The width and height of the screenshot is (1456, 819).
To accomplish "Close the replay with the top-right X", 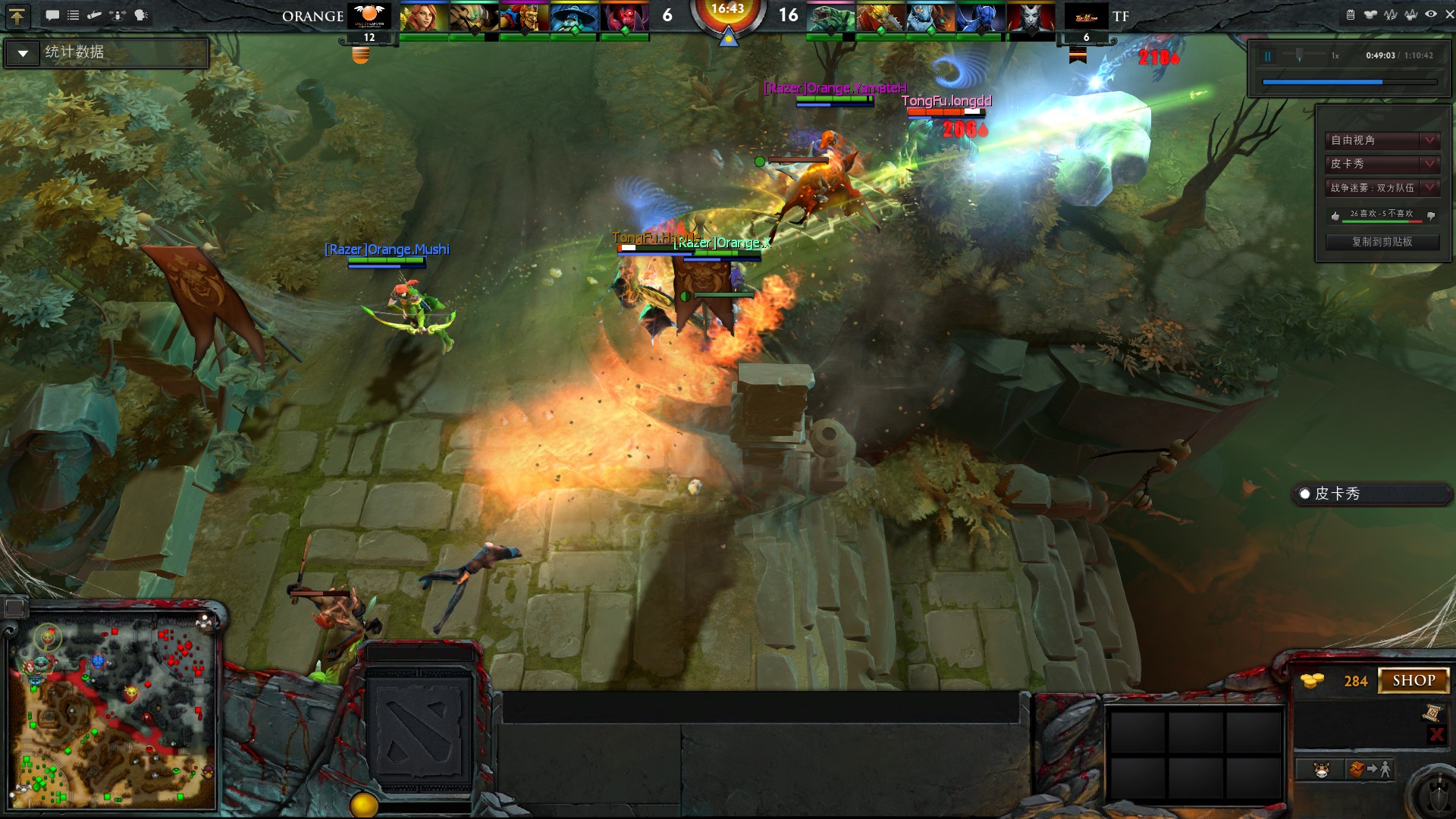I will pyautogui.click(x=1449, y=14).
